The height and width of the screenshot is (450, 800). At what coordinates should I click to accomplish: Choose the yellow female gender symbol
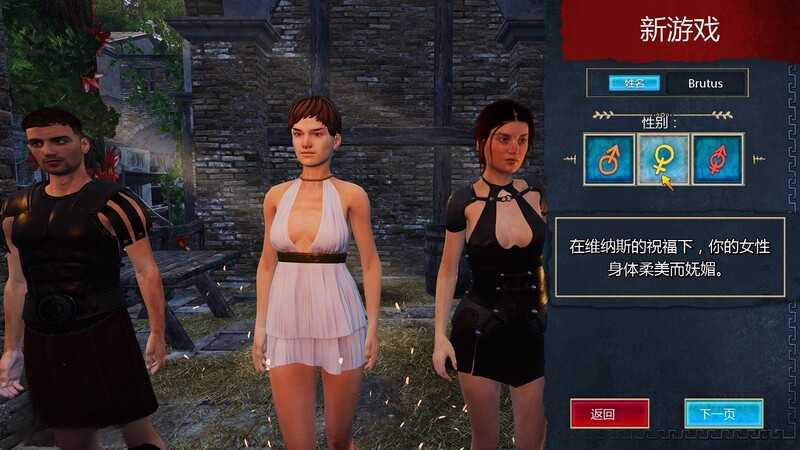(x=663, y=159)
